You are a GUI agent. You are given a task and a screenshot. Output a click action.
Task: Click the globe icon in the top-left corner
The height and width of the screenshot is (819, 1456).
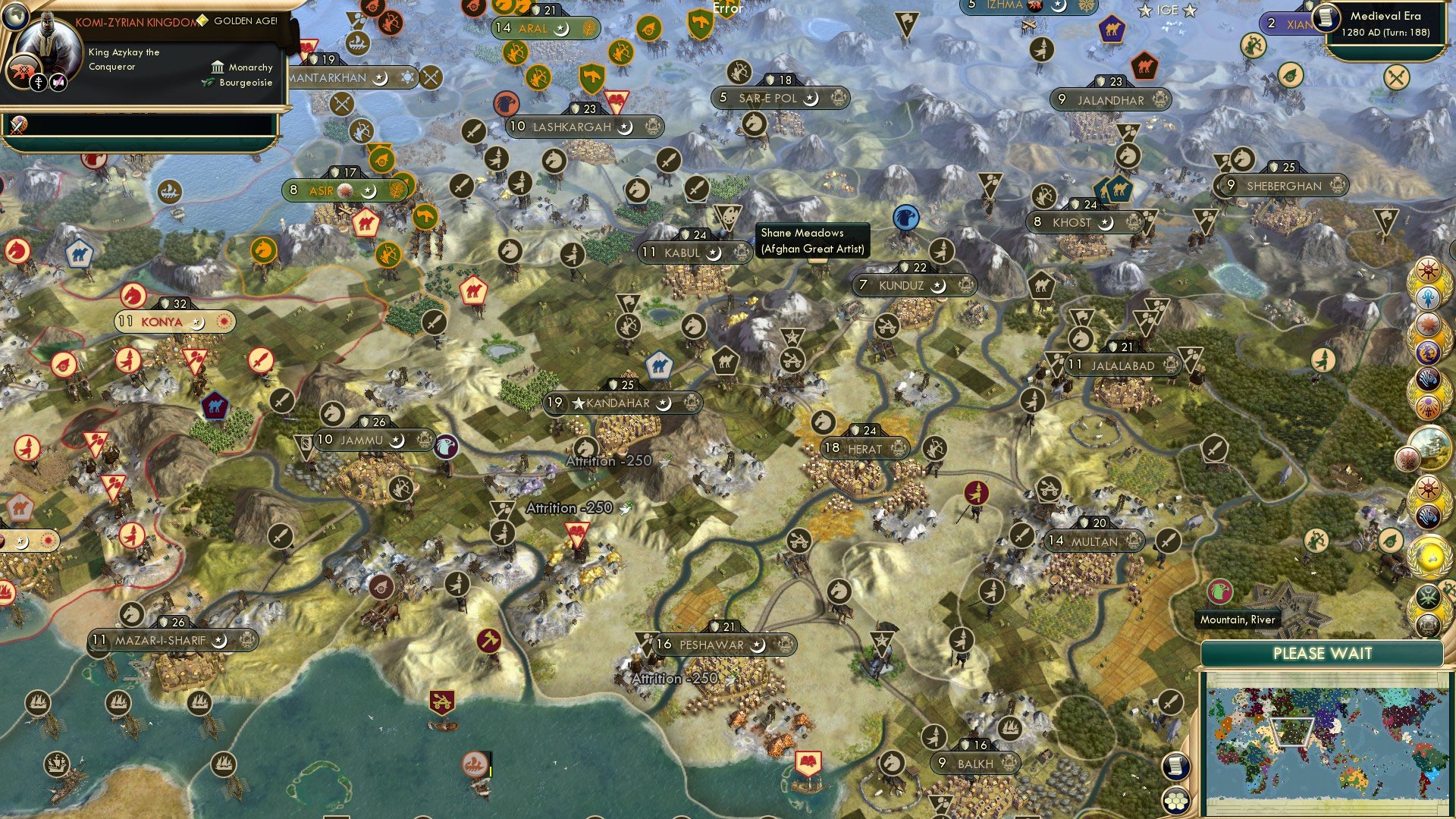click(x=16, y=18)
